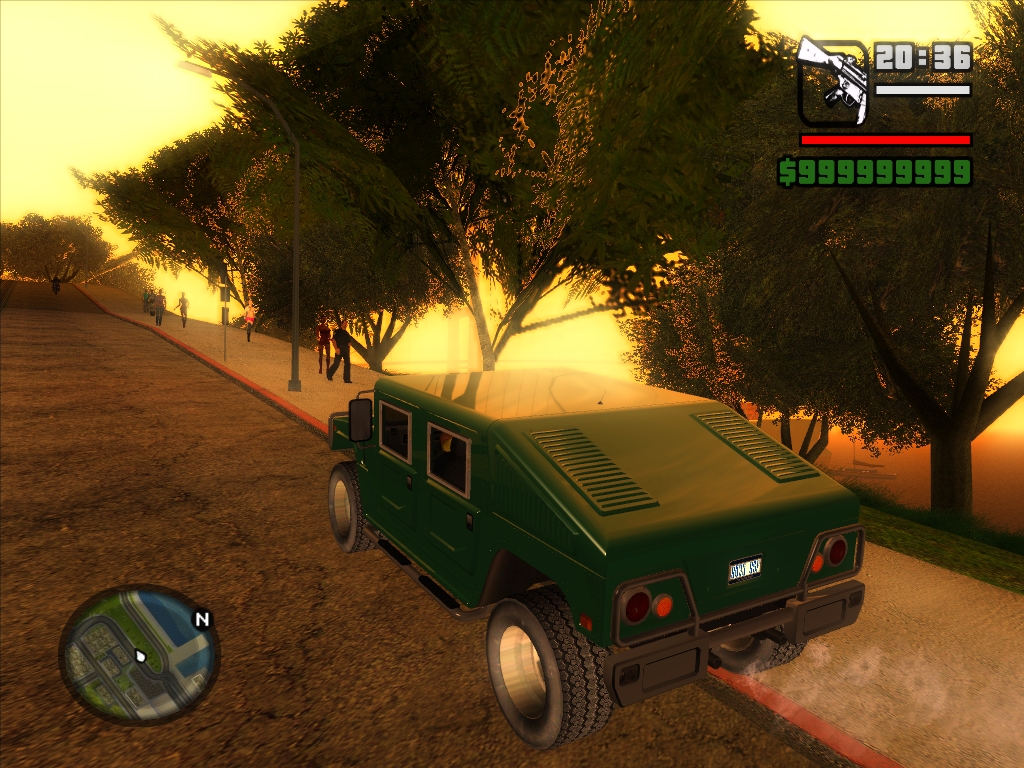The height and width of the screenshot is (768, 1024).
Task: Click the white player arrow on minimap
Action: 141,657
